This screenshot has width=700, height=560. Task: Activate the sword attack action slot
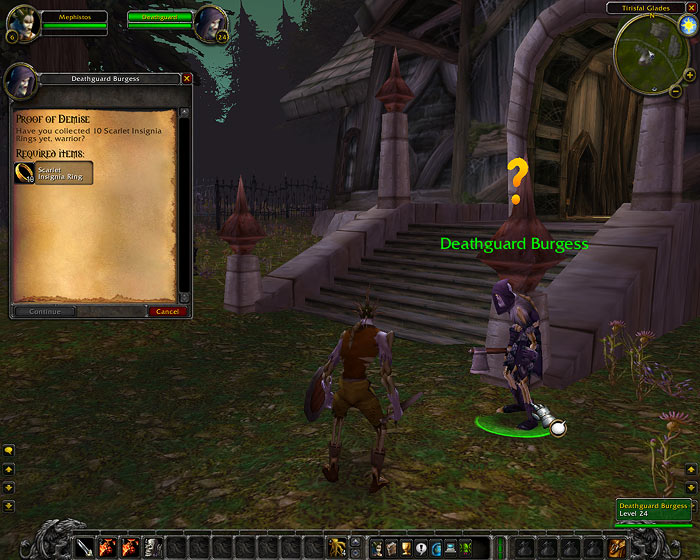tap(85, 547)
